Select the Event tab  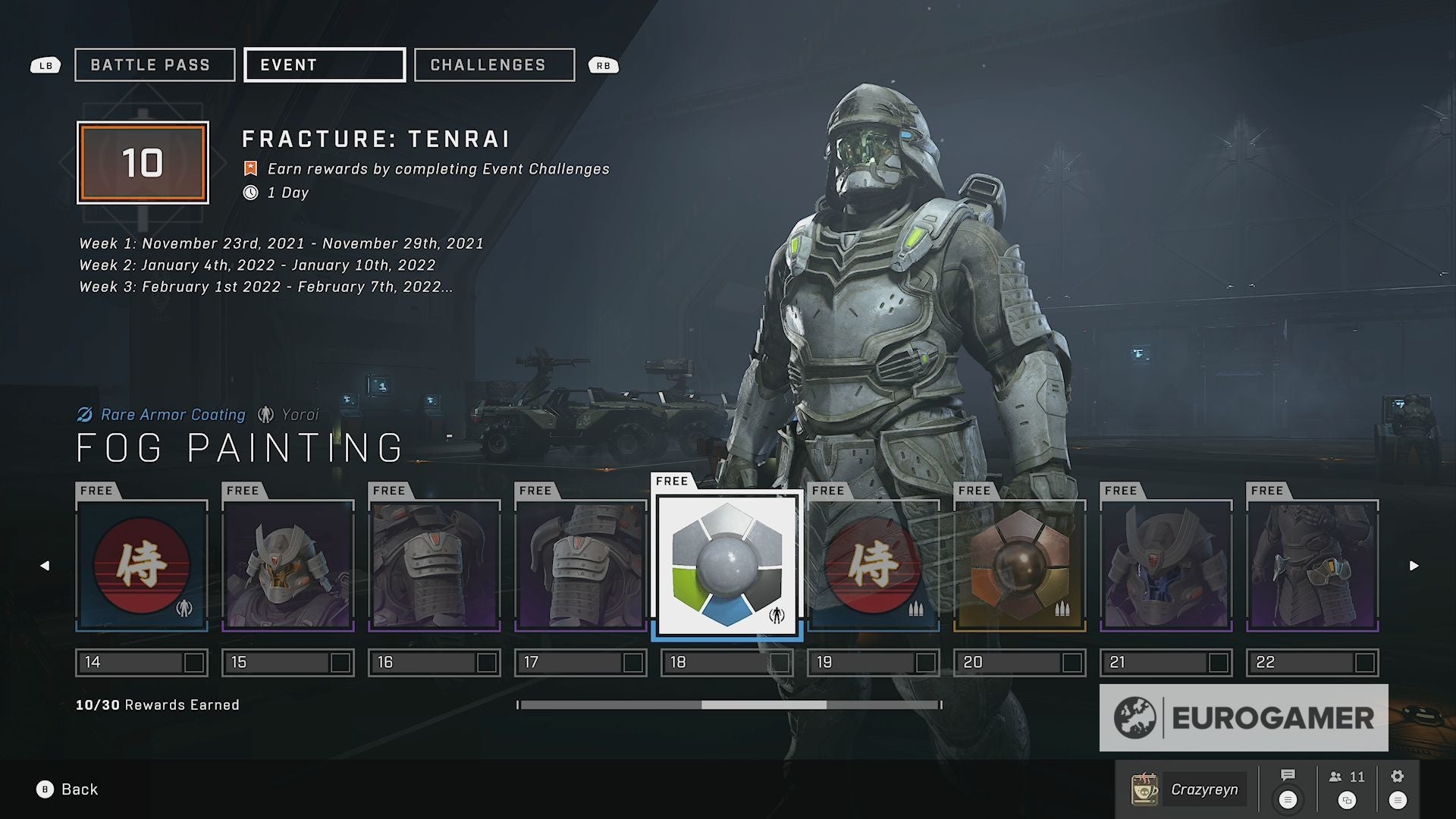pos(325,65)
